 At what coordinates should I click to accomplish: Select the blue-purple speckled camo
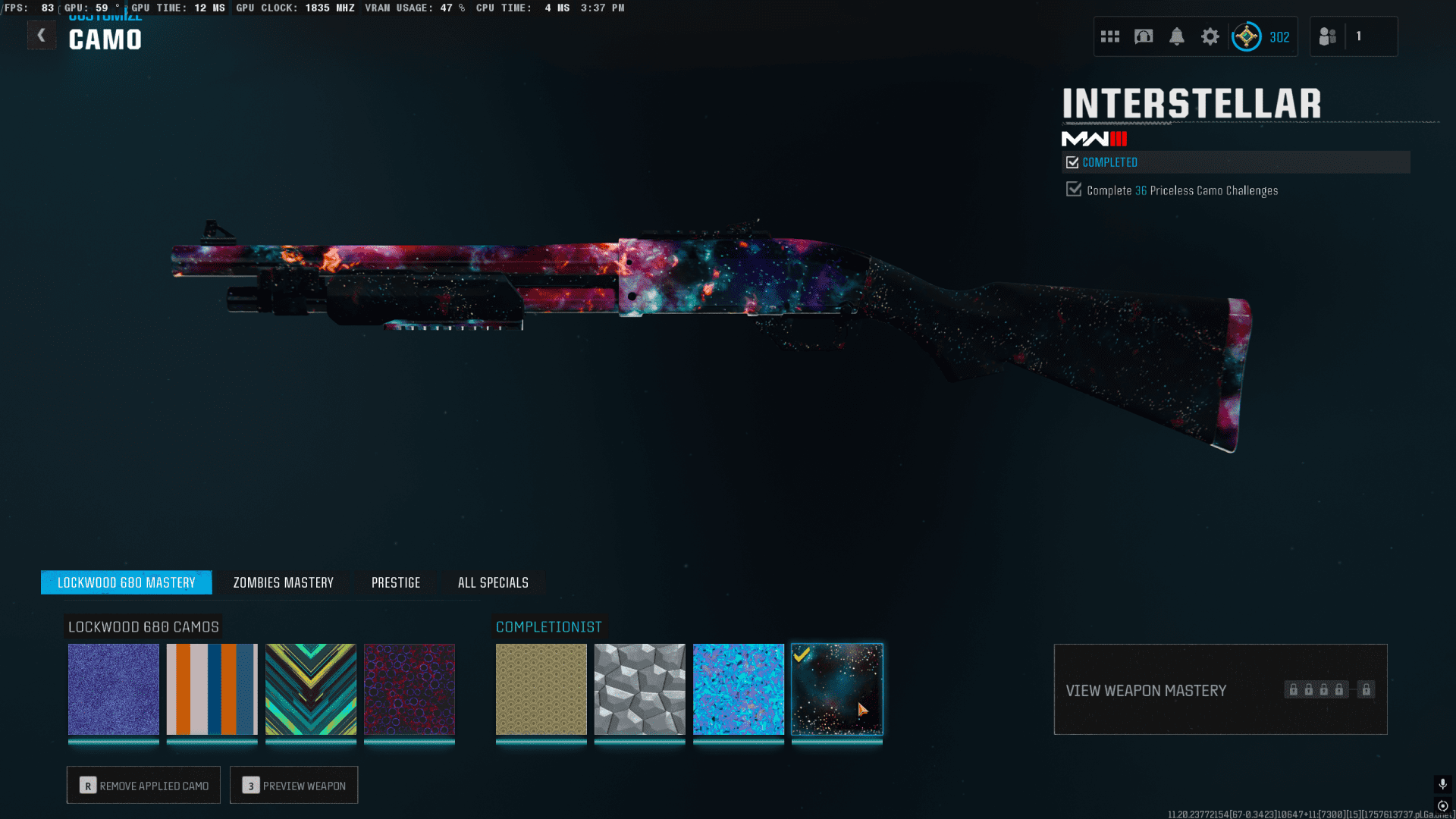click(x=114, y=689)
